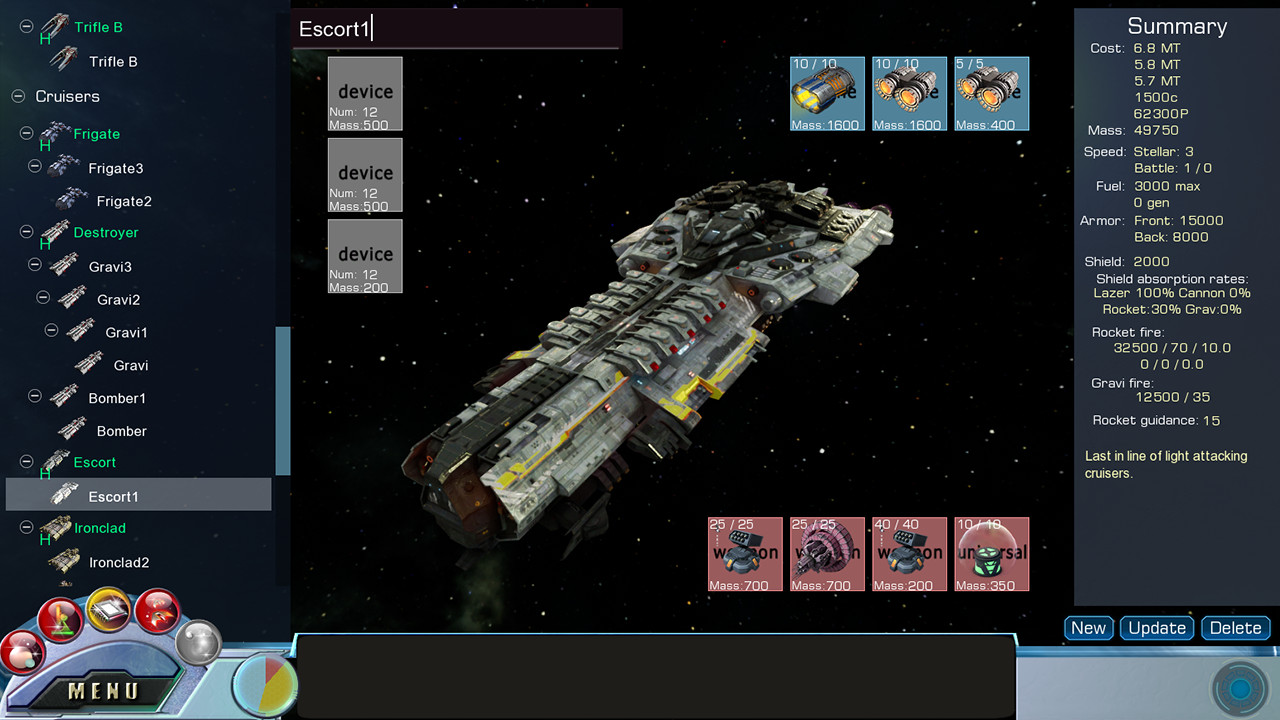This screenshot has width=1280, height=720.
Task: Select the small 5/5 engine slot Mass 400
Action: coord(991,93)
